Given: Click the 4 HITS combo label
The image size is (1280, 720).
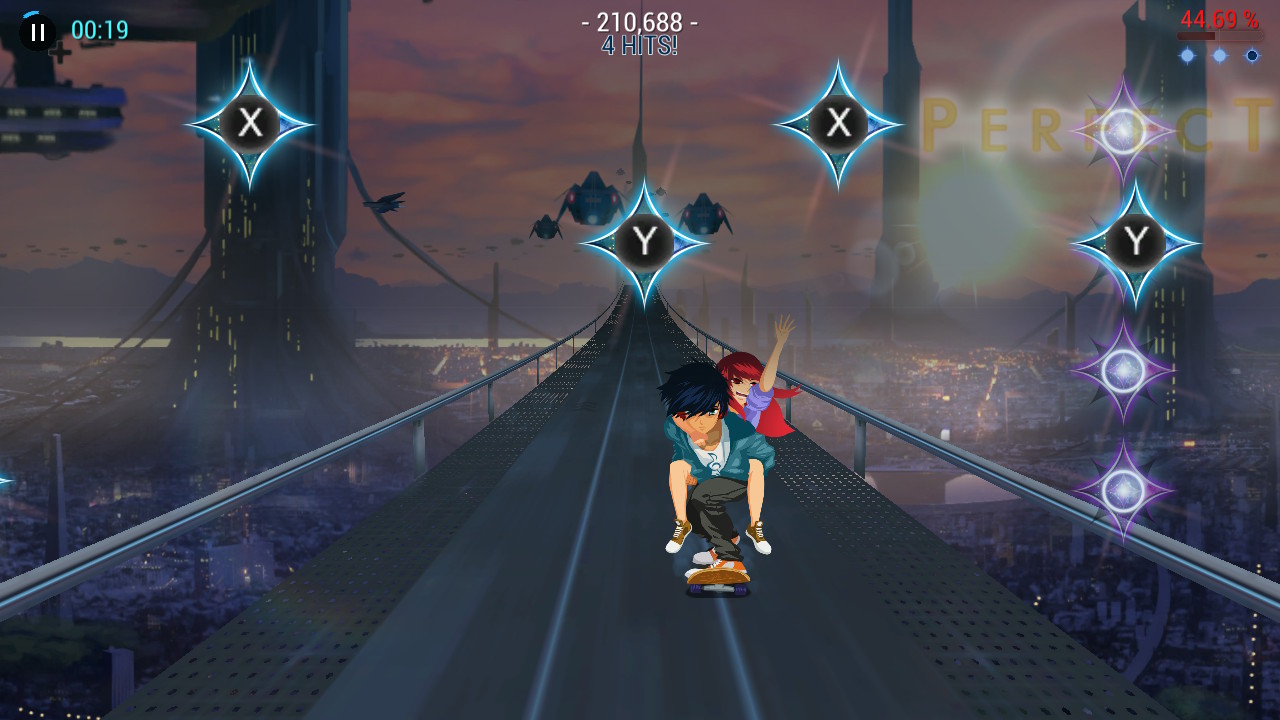Looking at the screenshot, I should point(640,44).
